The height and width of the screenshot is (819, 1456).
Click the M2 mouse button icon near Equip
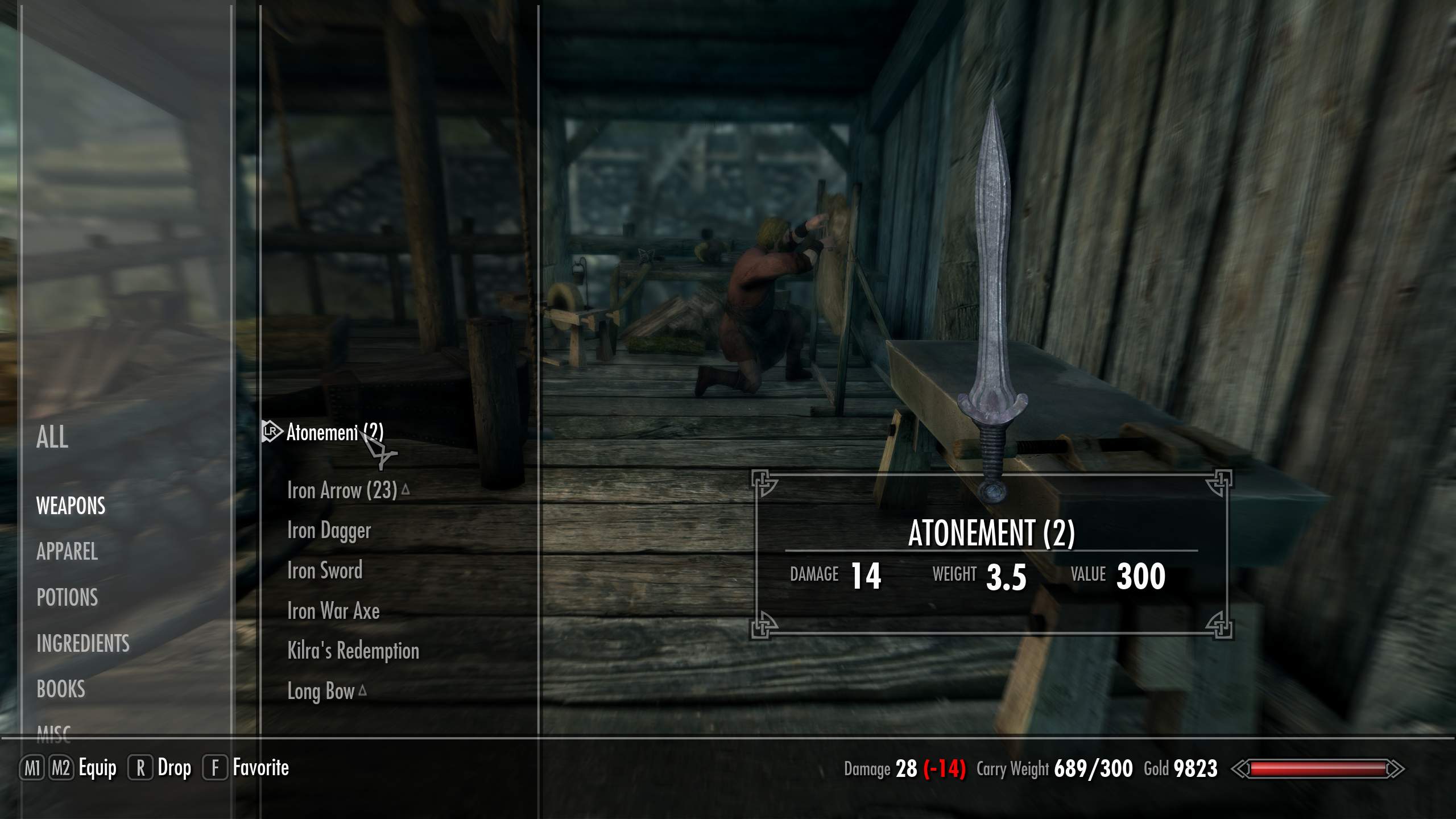63,767
